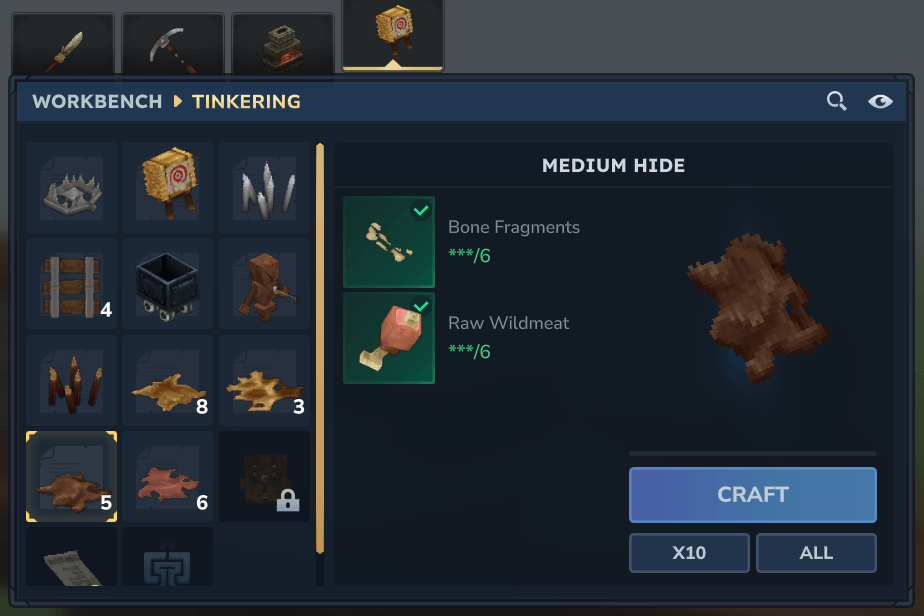
Task: Choose the minecart recipe
Action: 168,284
